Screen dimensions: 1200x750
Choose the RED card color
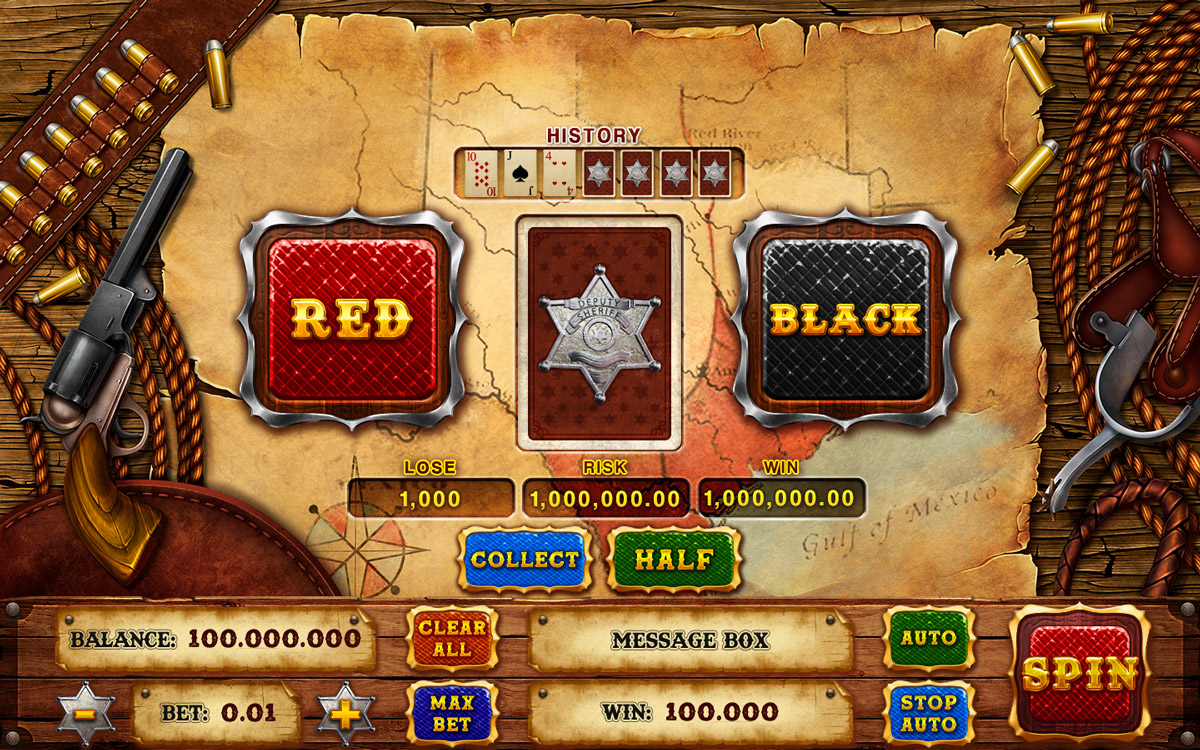pyautogui.click(x=352, y=320)
